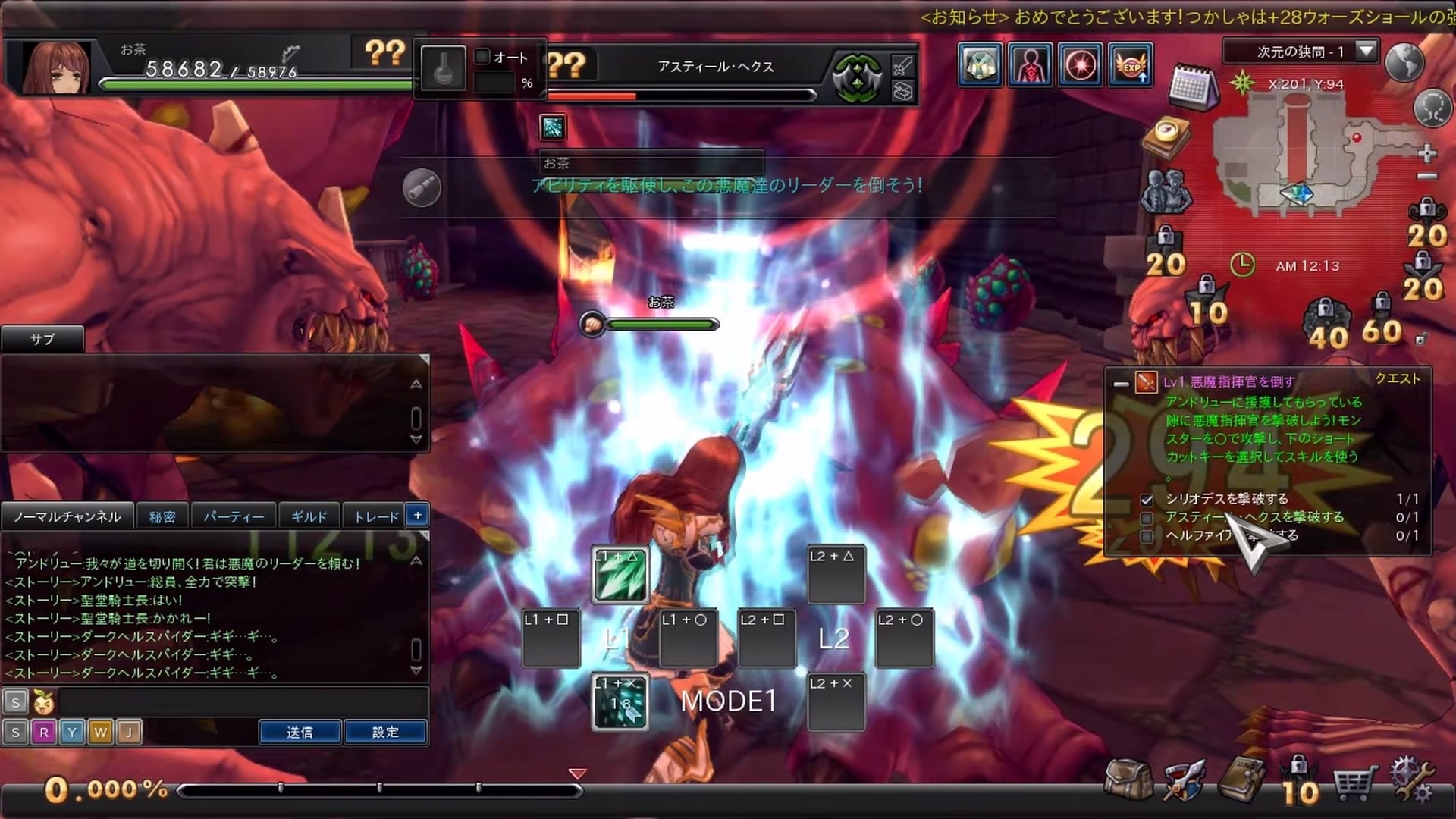Open the gear and wrench settings icon
Image resolution: width=1456 pixels, height=819 pixels.
click(x=1411, y=779)
